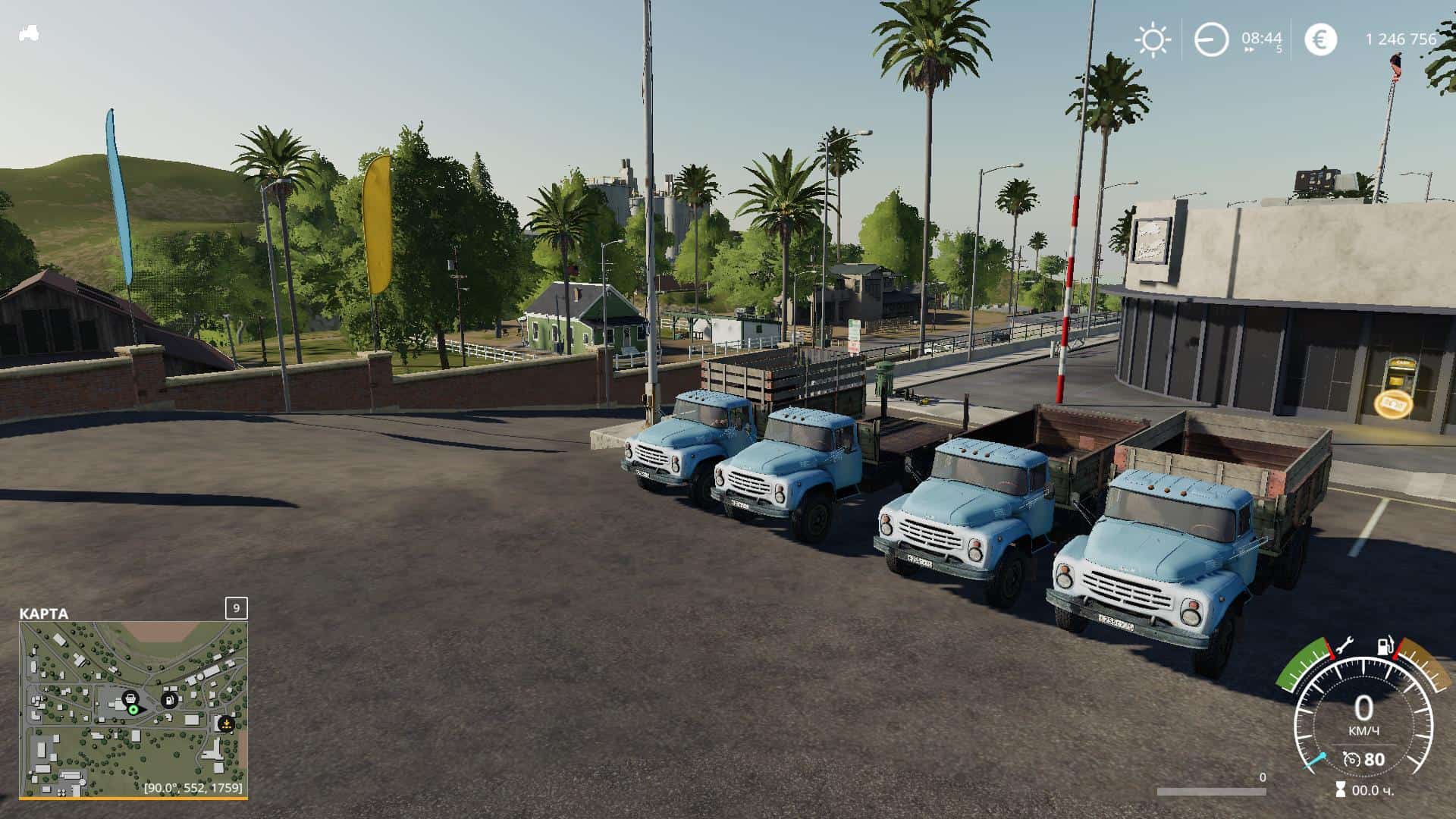This screenshot has height=819, width=1456.
Task: Click the fuel pump gauge icon
Action: tap(1385, 646)
